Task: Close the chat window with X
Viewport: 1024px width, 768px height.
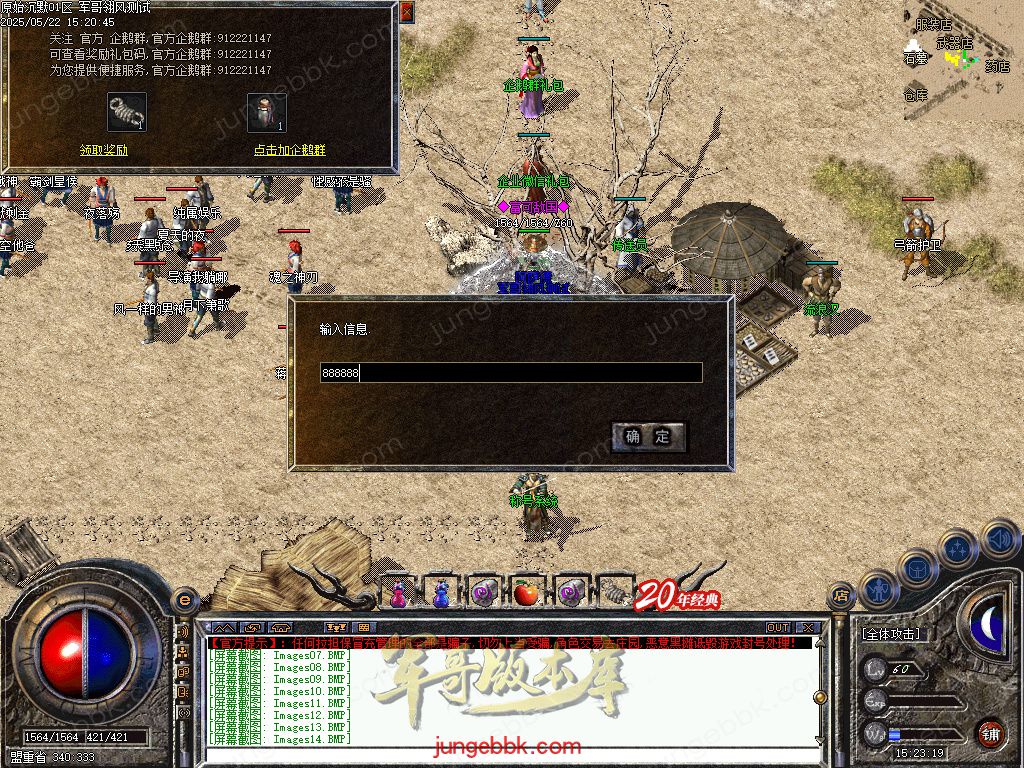Action: pyautogui.click(x=808, y=628)
